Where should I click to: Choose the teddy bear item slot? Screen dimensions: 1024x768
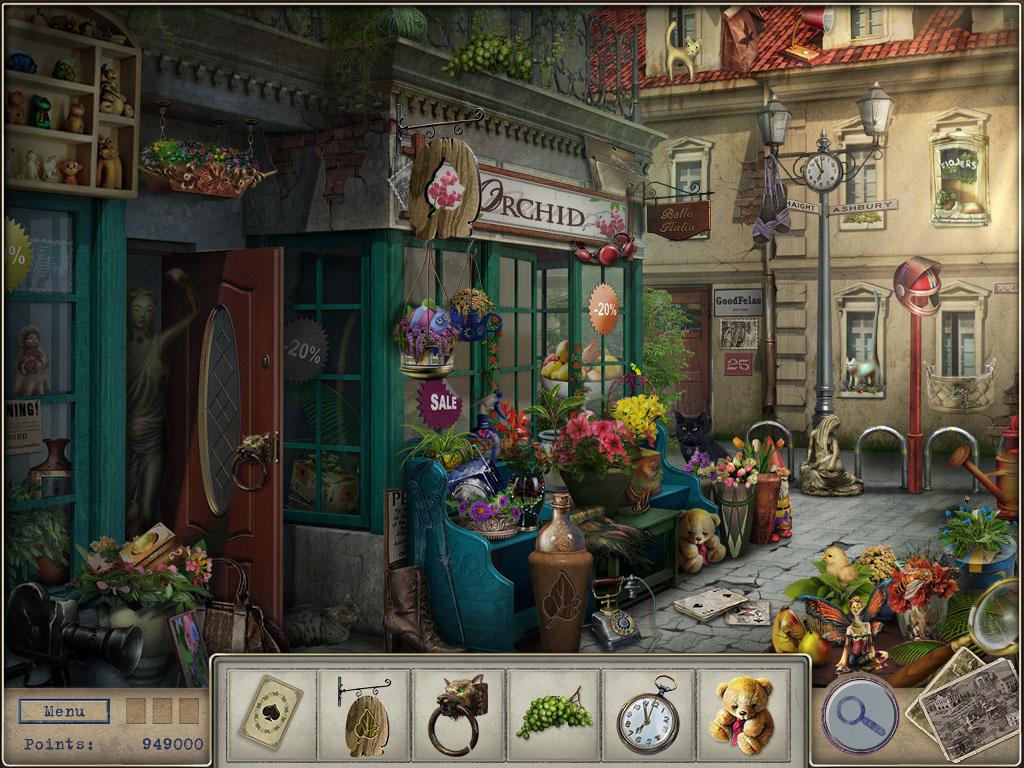tap(742, 713)
